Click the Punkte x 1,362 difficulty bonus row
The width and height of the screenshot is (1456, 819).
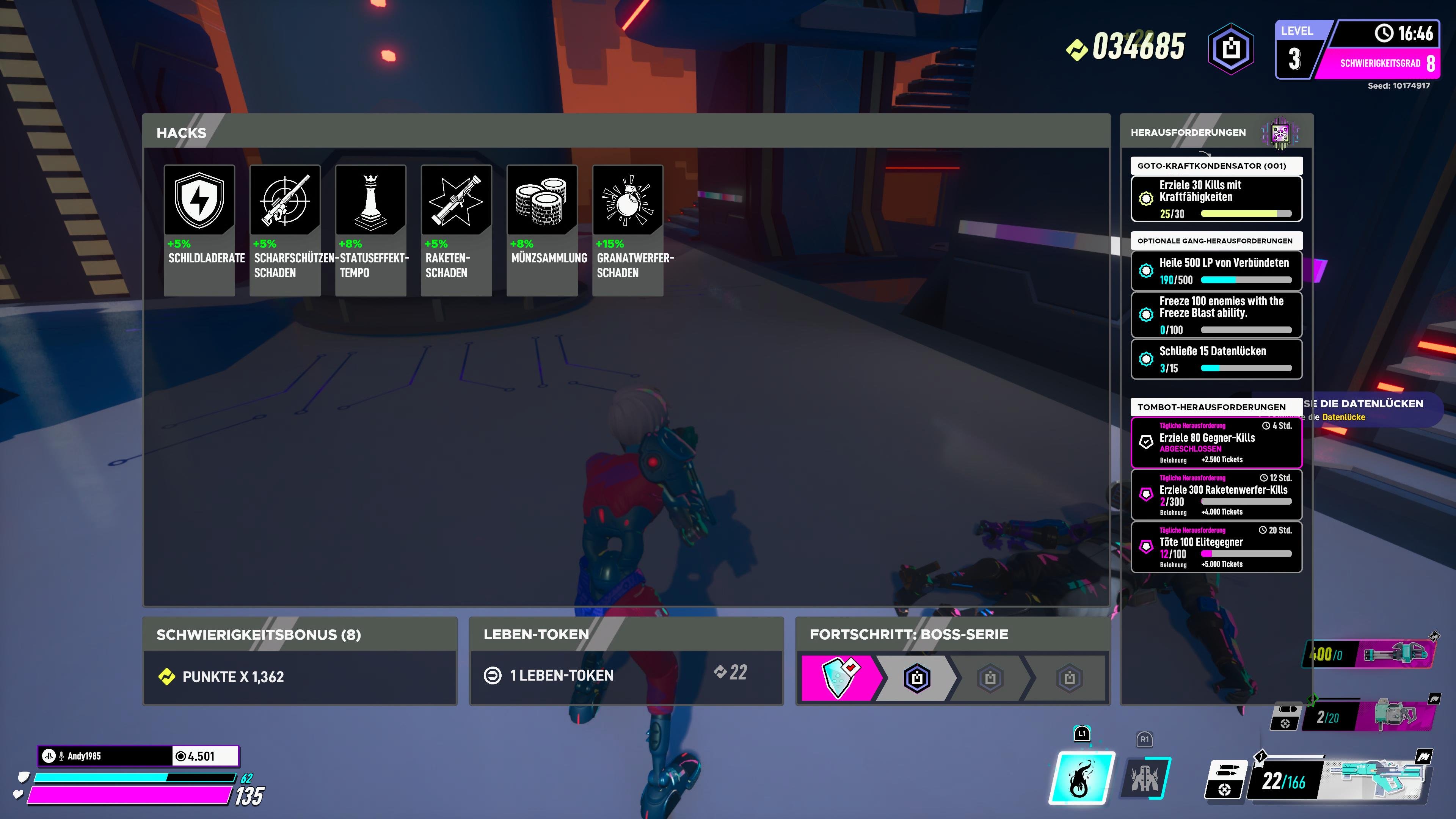click(x=300, y=676)
